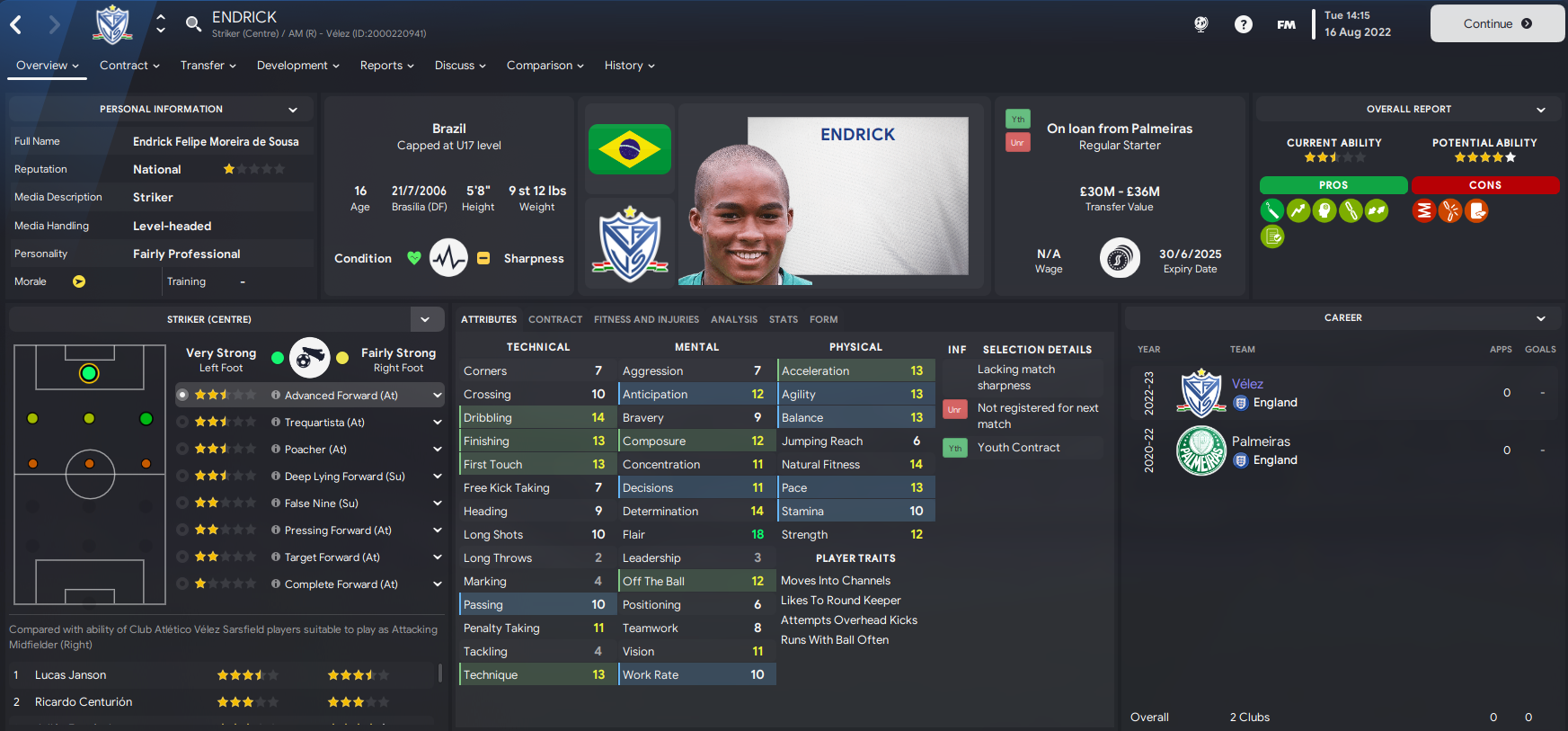1568x731 pixels.
Task: Switch to the Fitness and Injuries tab
Action: 646,319
